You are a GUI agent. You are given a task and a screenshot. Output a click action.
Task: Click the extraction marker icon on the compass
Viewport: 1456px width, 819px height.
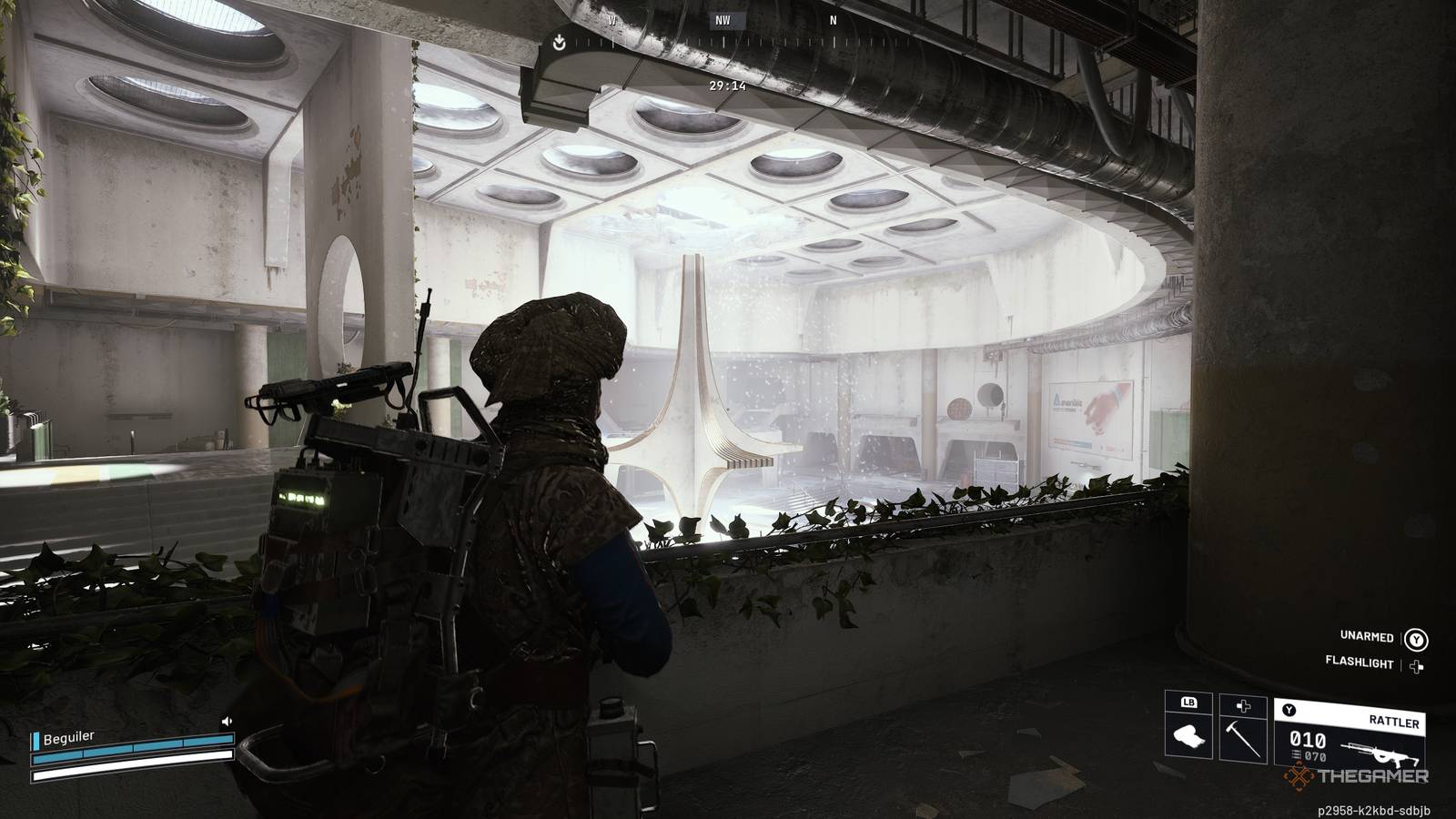[559, 40]
